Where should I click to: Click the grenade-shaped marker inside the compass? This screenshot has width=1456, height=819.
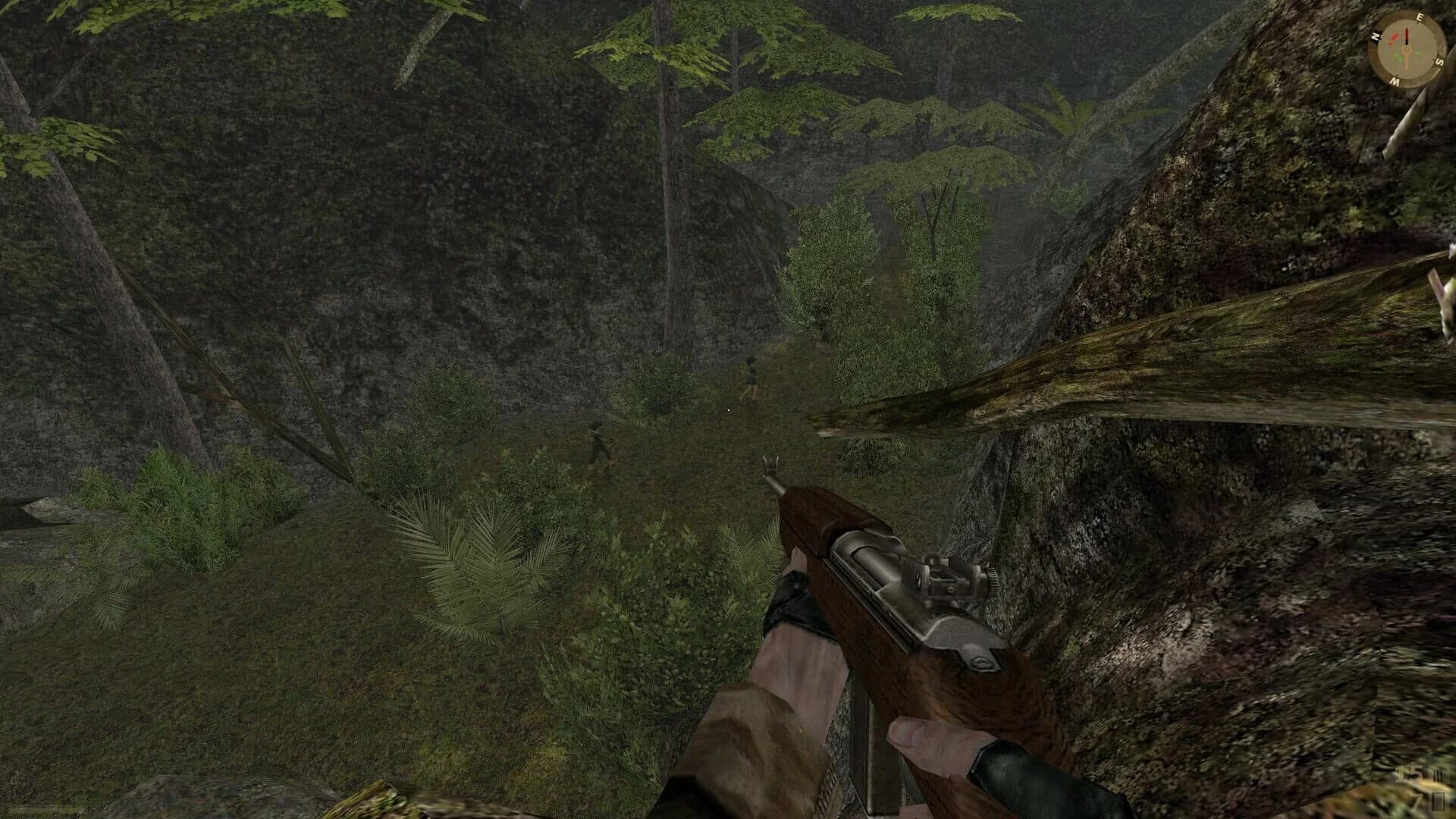pos(1393,36)
